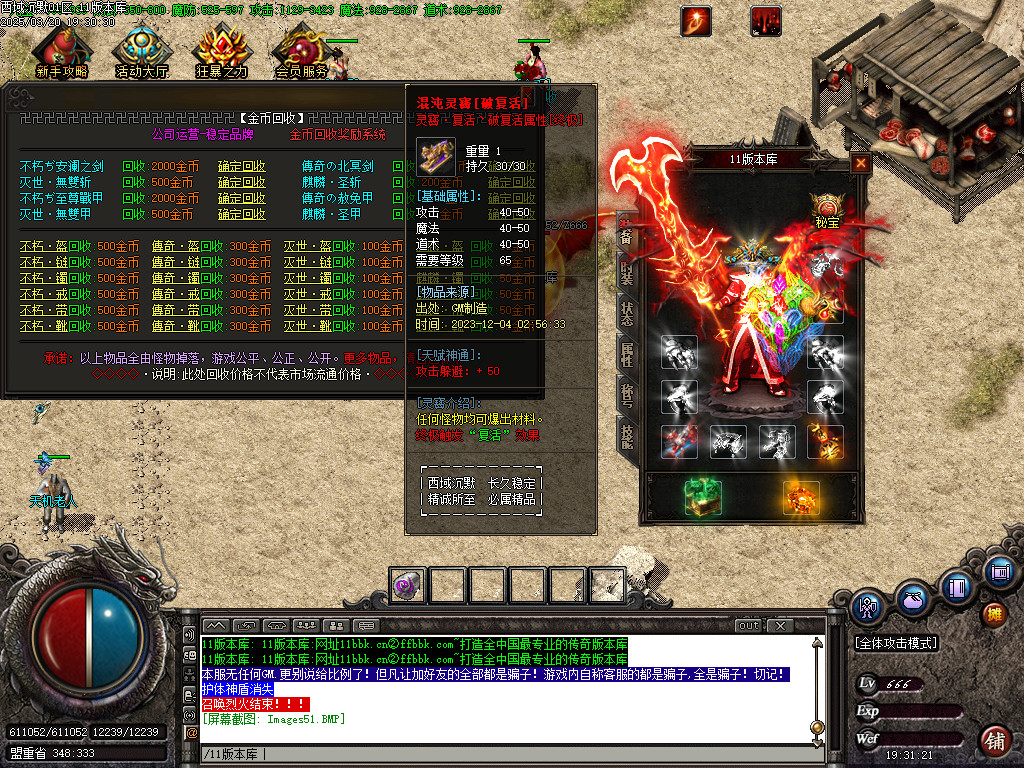
Task: Select the green treasure chest slot
Action: (x=703, y=497)
